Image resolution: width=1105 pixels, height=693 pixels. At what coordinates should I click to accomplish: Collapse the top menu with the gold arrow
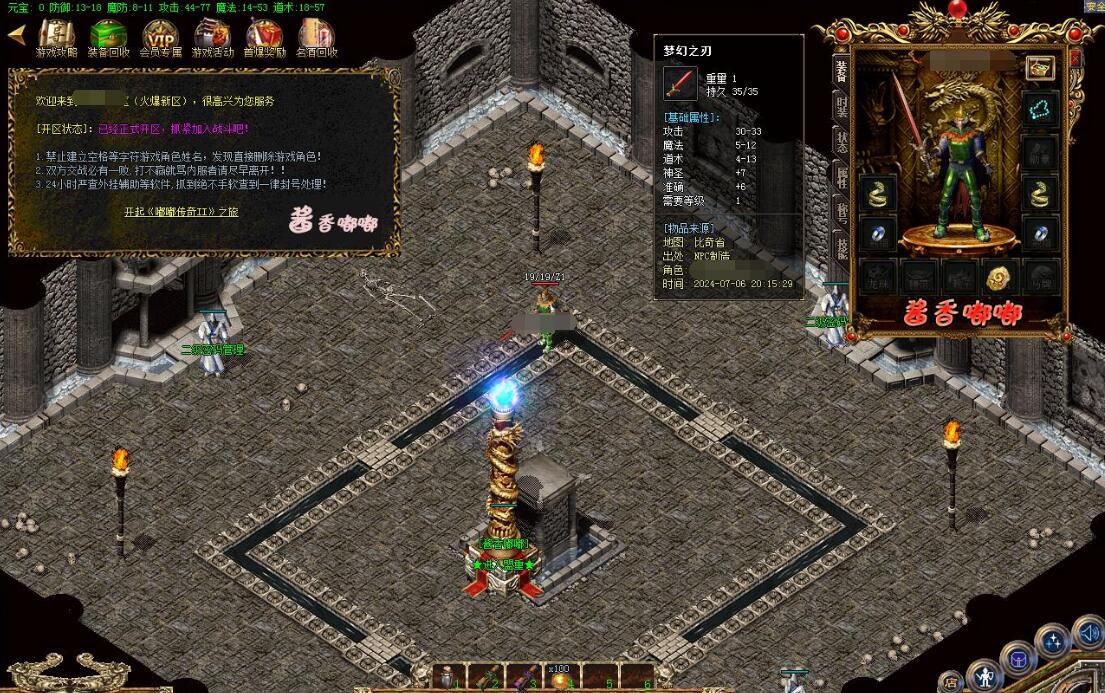[16, 33]
